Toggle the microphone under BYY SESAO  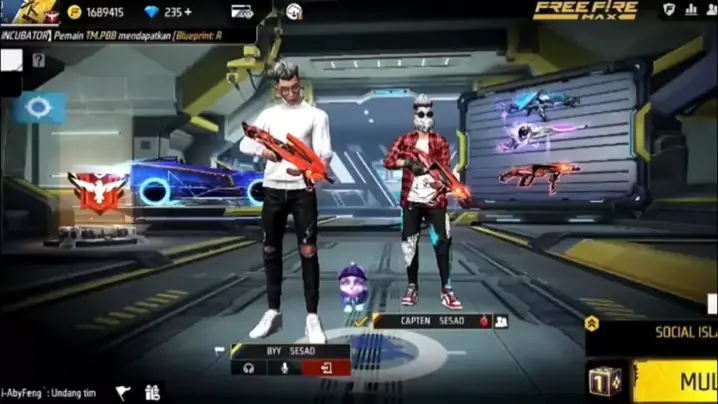(286, 368)
